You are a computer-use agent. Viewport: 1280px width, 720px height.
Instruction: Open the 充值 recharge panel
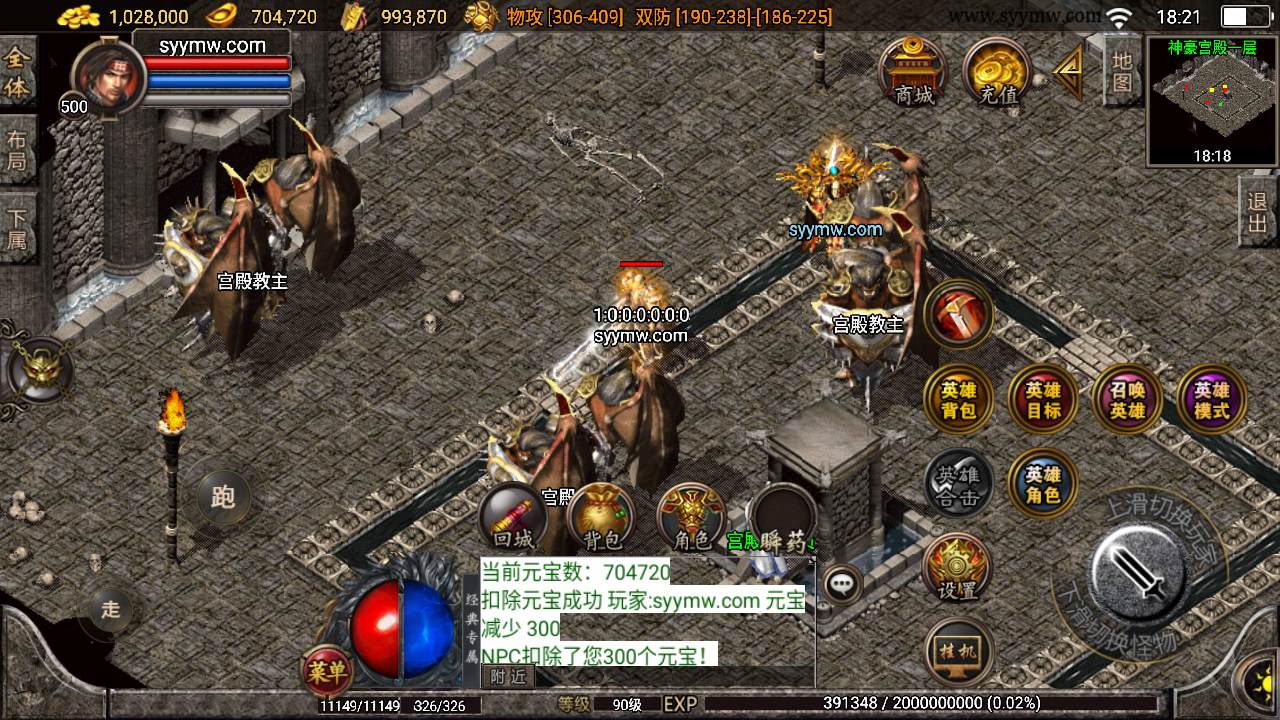[997, 73]
